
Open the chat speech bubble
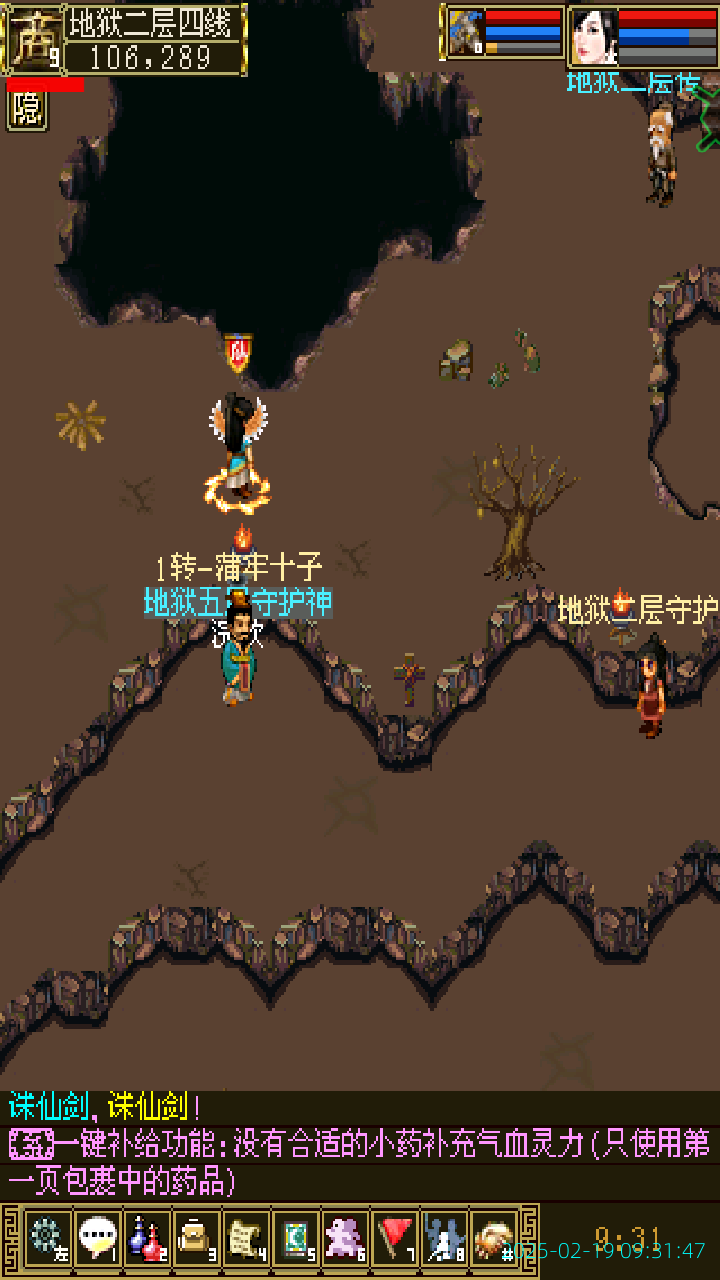pyautogui.click(x=97, y=1239)
